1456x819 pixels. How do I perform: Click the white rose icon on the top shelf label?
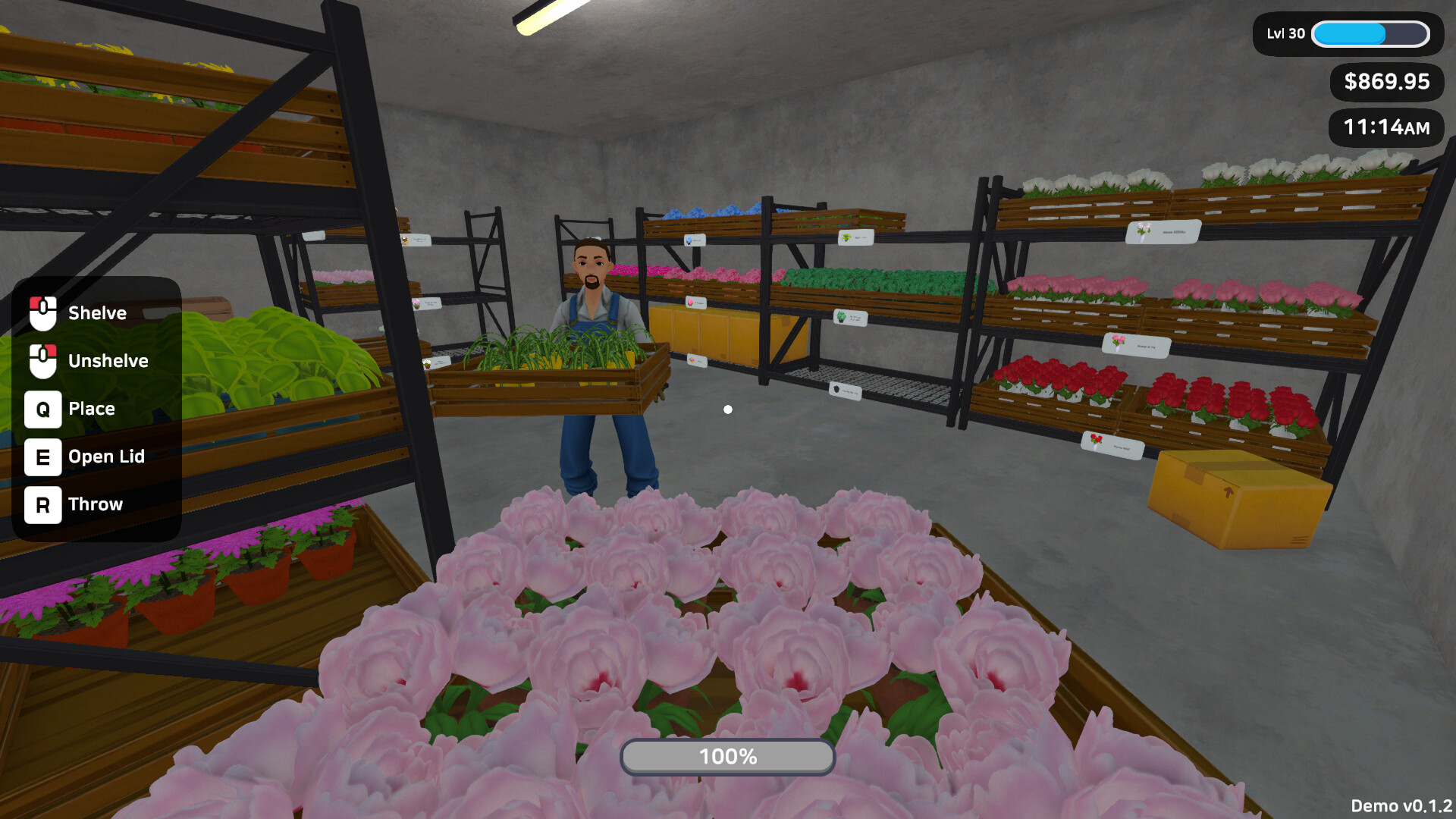(x=1143, y=232)
